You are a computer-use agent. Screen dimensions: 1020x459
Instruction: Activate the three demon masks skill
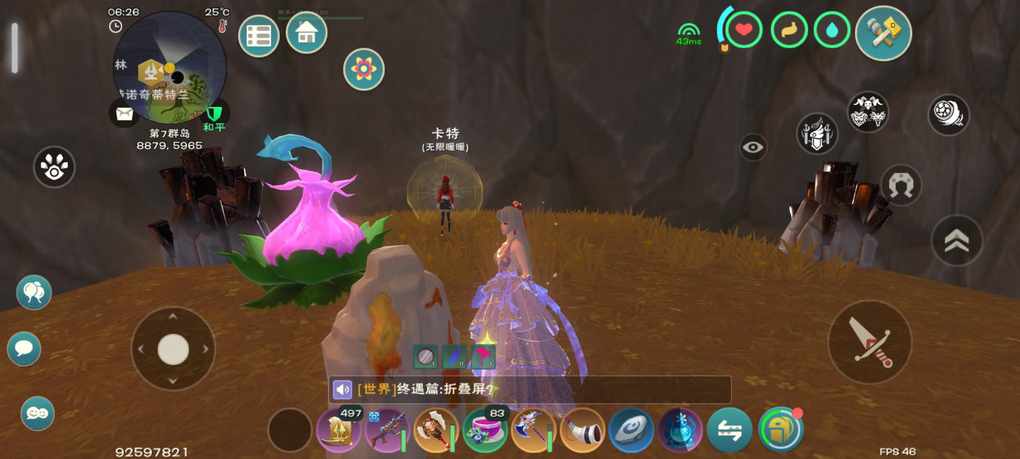point(868,113)
